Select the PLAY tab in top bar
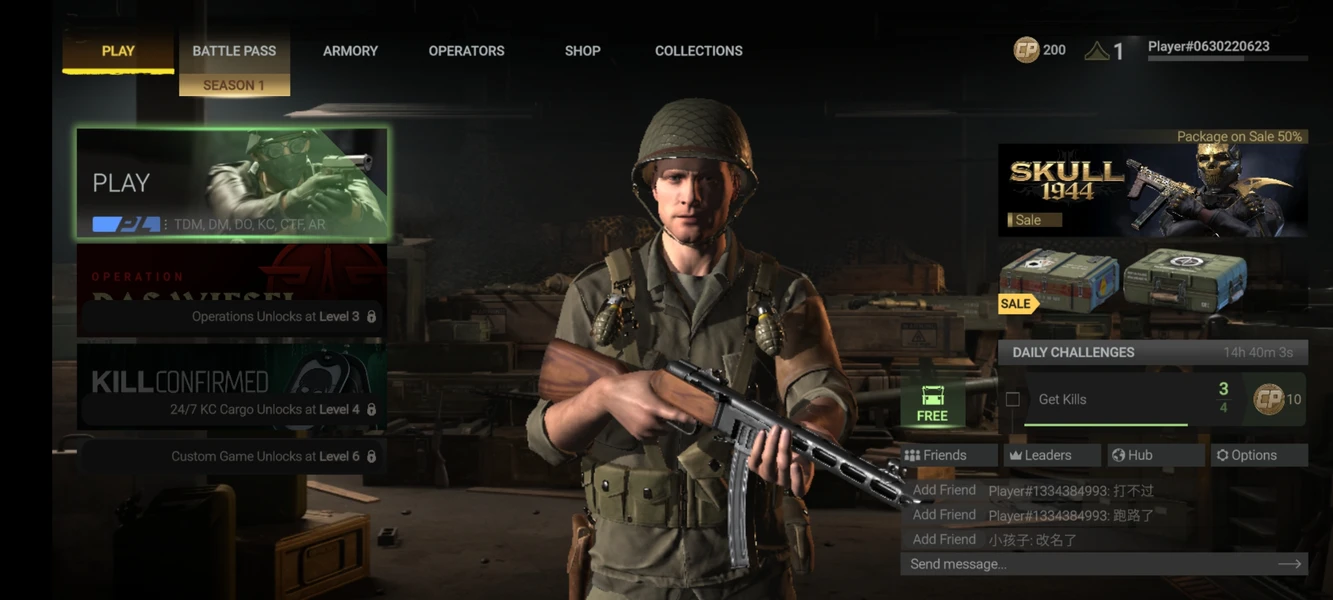This screenshot has height=600, width=1333. (x=118, y=51)
